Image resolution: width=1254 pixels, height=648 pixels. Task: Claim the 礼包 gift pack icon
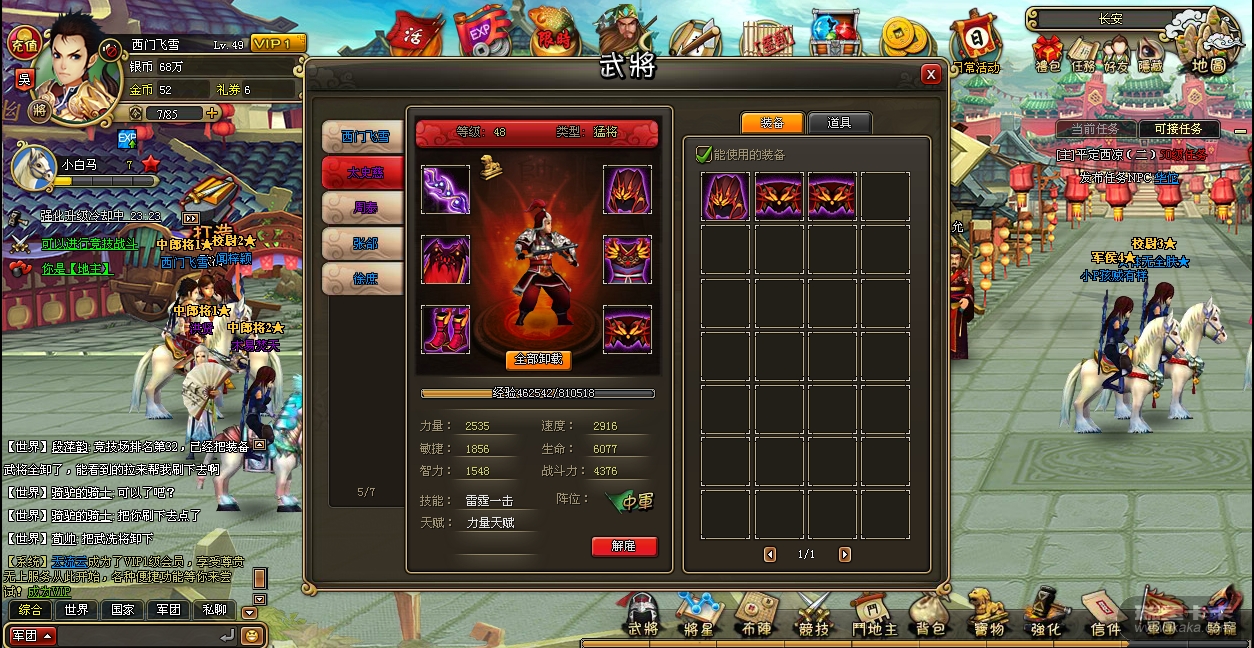(x=1047, y=55)
